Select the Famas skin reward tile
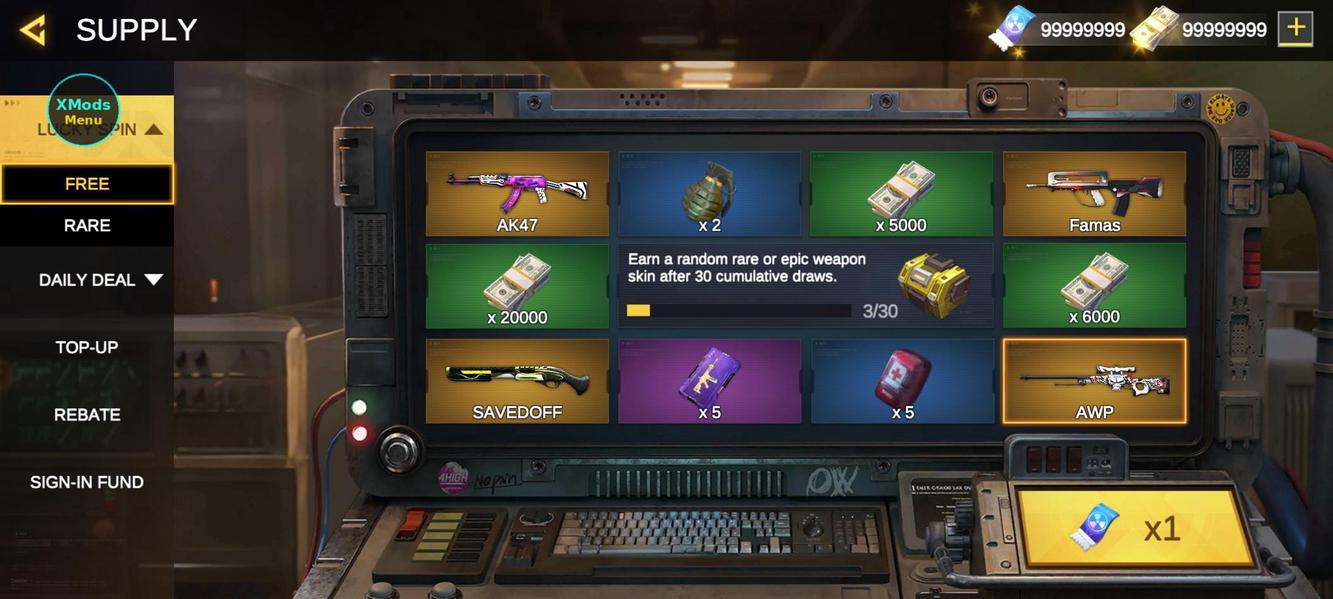Screen dimensions: 1333x599 click(x=1094, y=194)
